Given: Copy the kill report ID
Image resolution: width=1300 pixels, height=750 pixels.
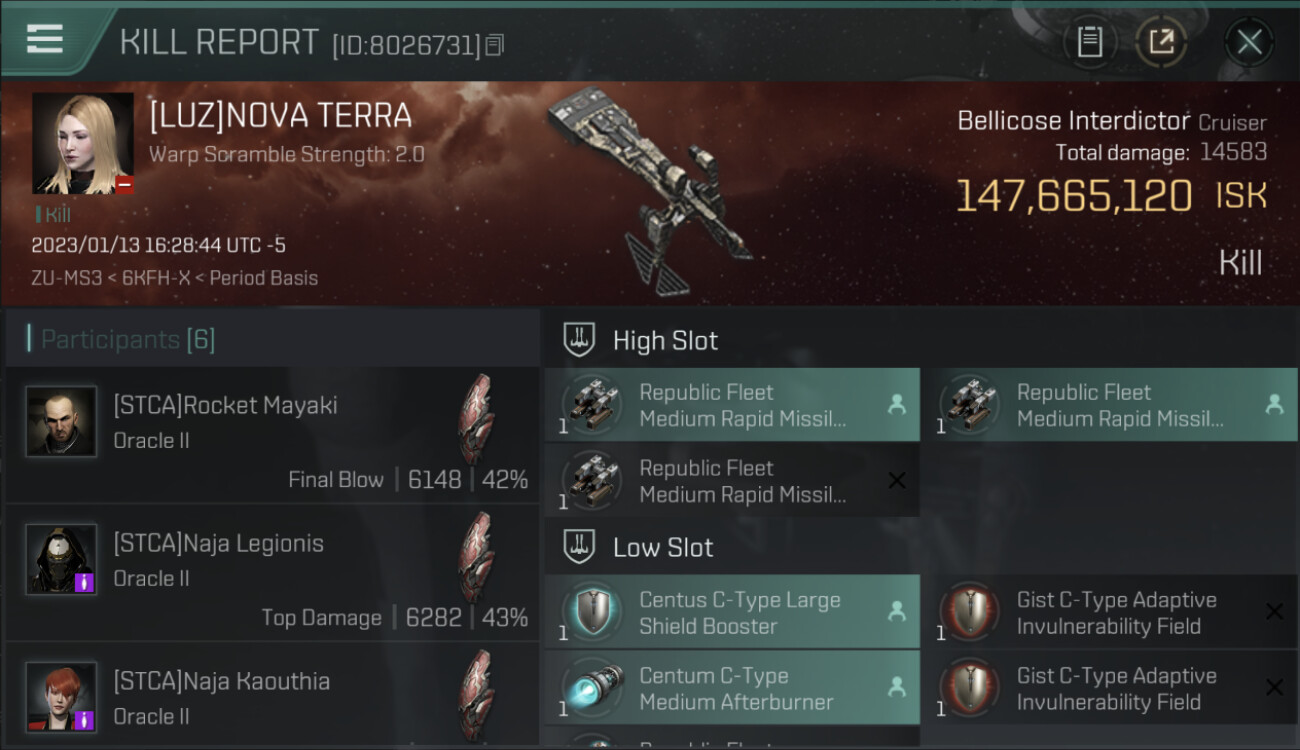Looking at the screenshot, I should (495, 45).
